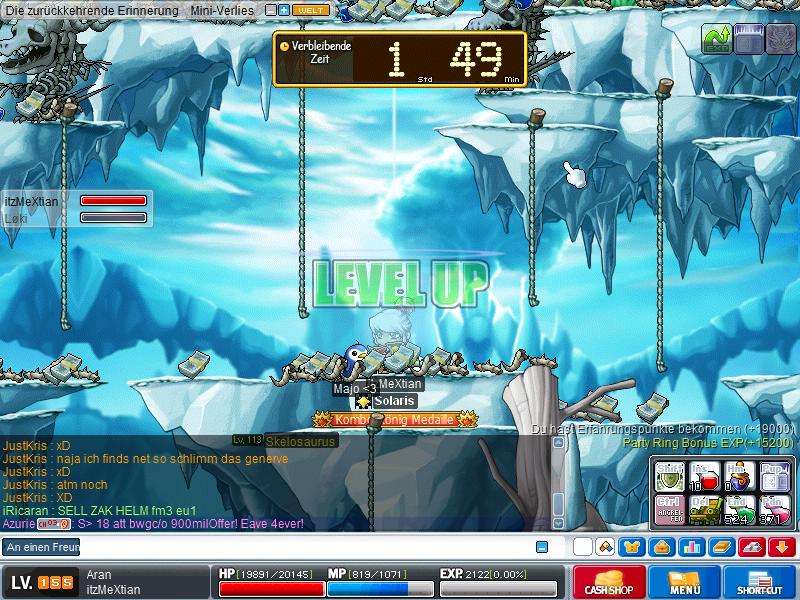The width and height of the screenshot is (800, 600).
Task: Open the character equipment shirt button
Action: 633,547
